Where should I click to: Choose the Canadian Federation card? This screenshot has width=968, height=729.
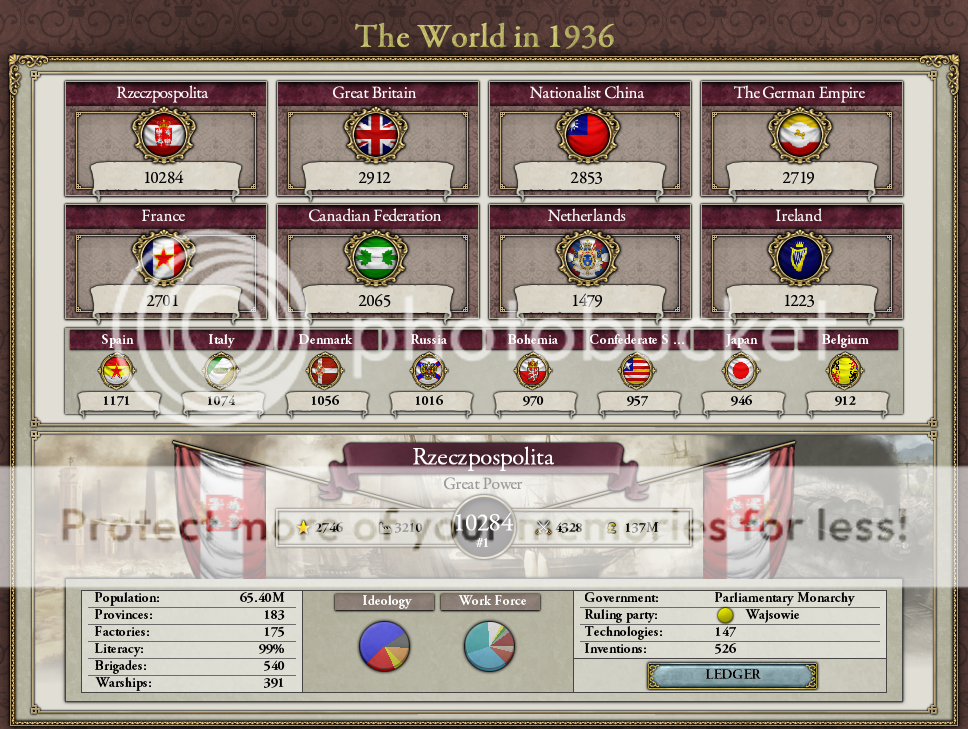[374, 258]
